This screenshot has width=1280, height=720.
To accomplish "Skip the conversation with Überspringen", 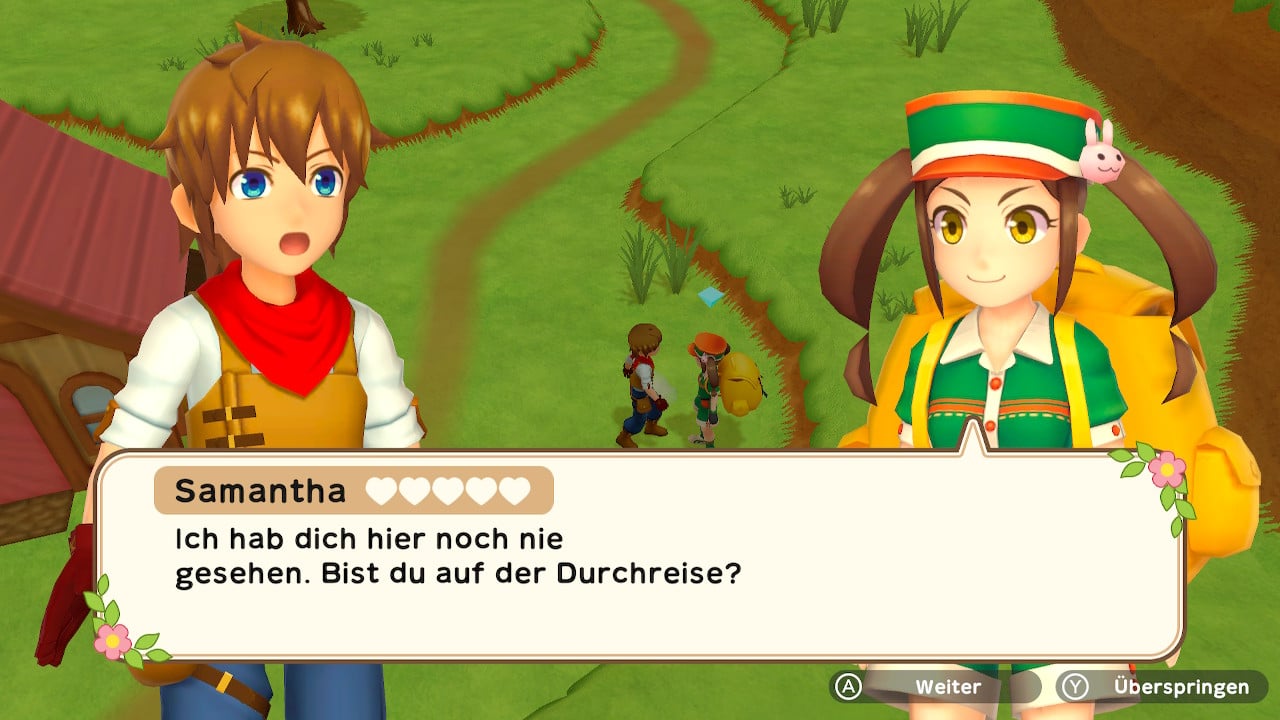I will click(x=1163, y=687).
